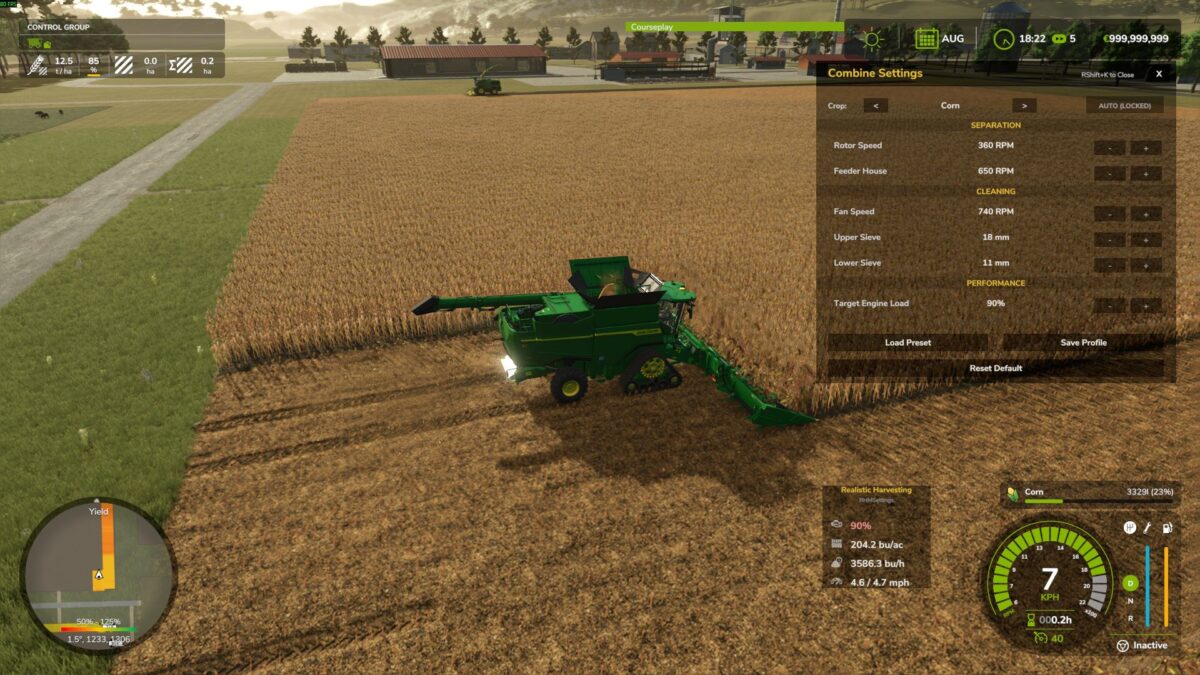This screenshot has width=1200, height=675.
Task: Lower the Feeder House speed
Action: coord(1109,173)
